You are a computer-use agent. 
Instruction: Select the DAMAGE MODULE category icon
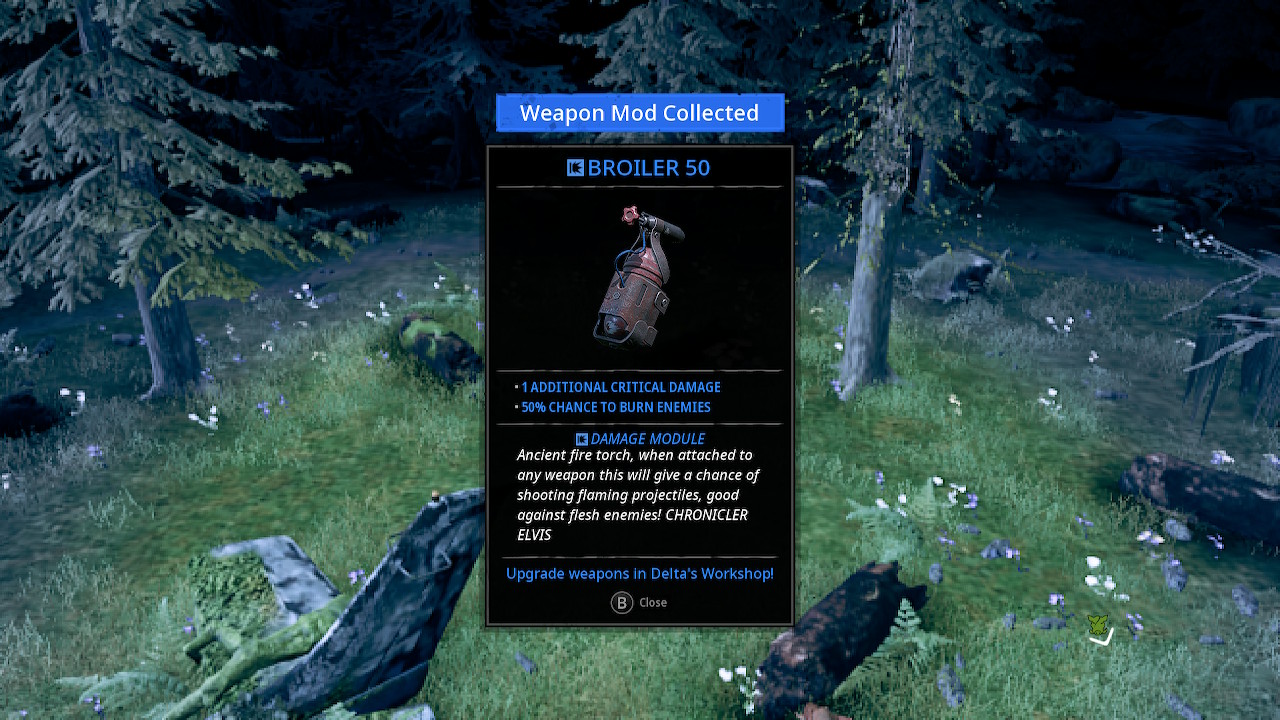pos(582,438)
